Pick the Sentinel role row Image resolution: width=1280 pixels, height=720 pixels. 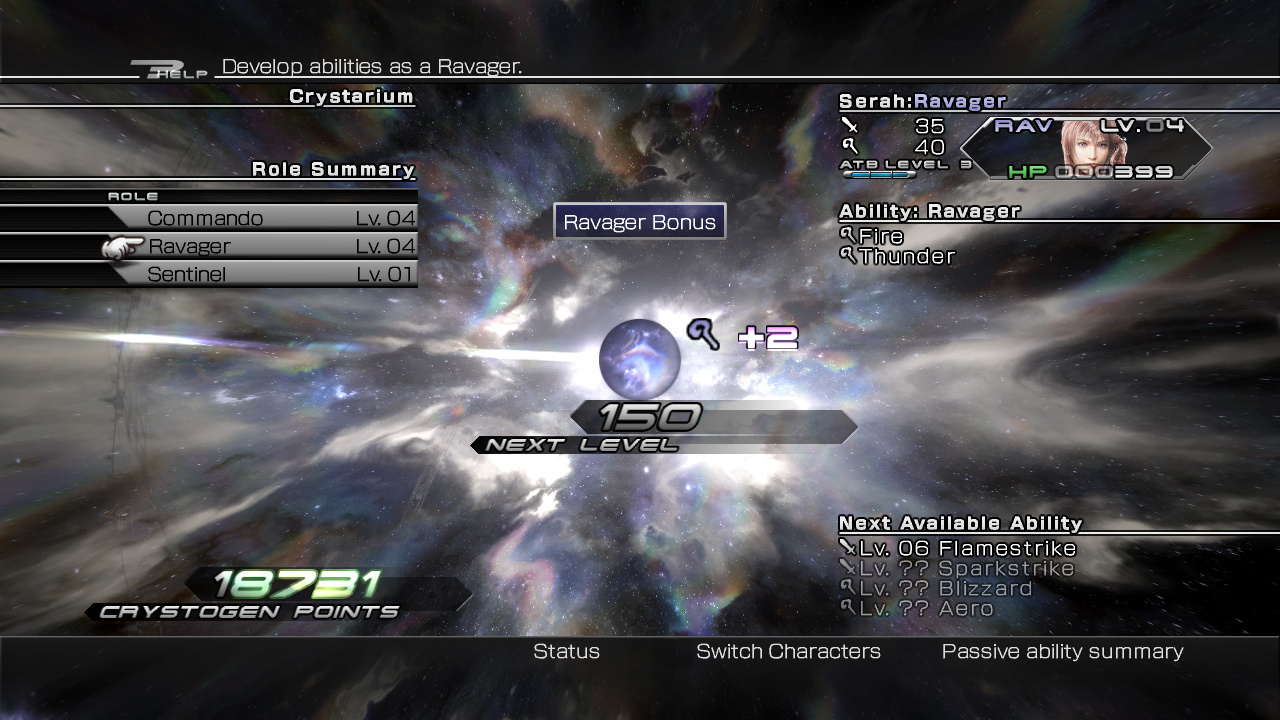coord(262,274)
